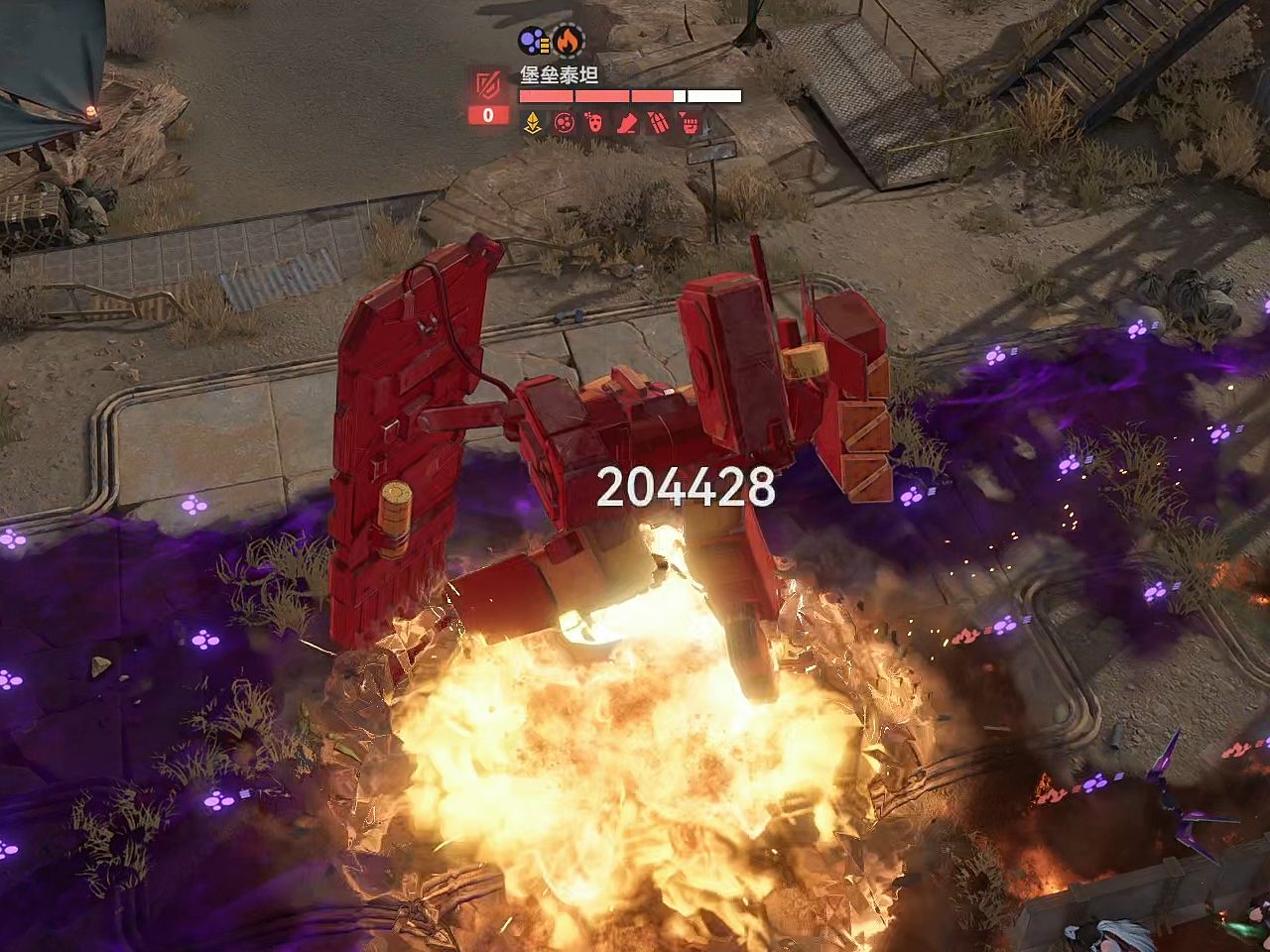The image size is (1270, 952).
Task: Inspect the yellow diamond buff icon
Action: 533,123
